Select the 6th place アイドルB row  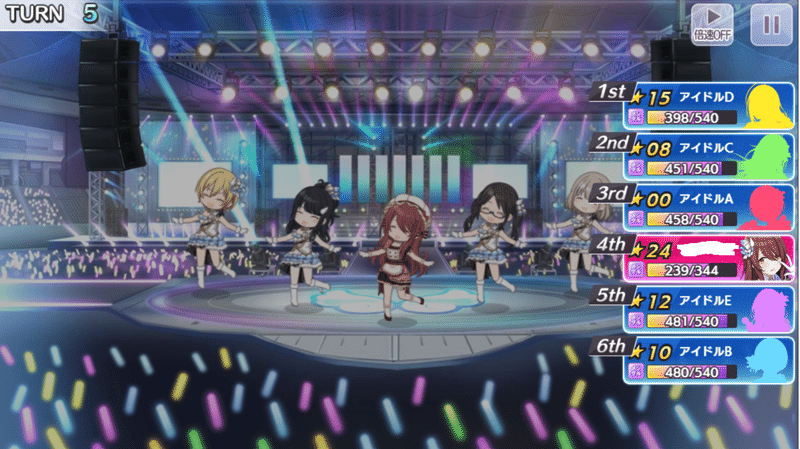tap(710, 361)
